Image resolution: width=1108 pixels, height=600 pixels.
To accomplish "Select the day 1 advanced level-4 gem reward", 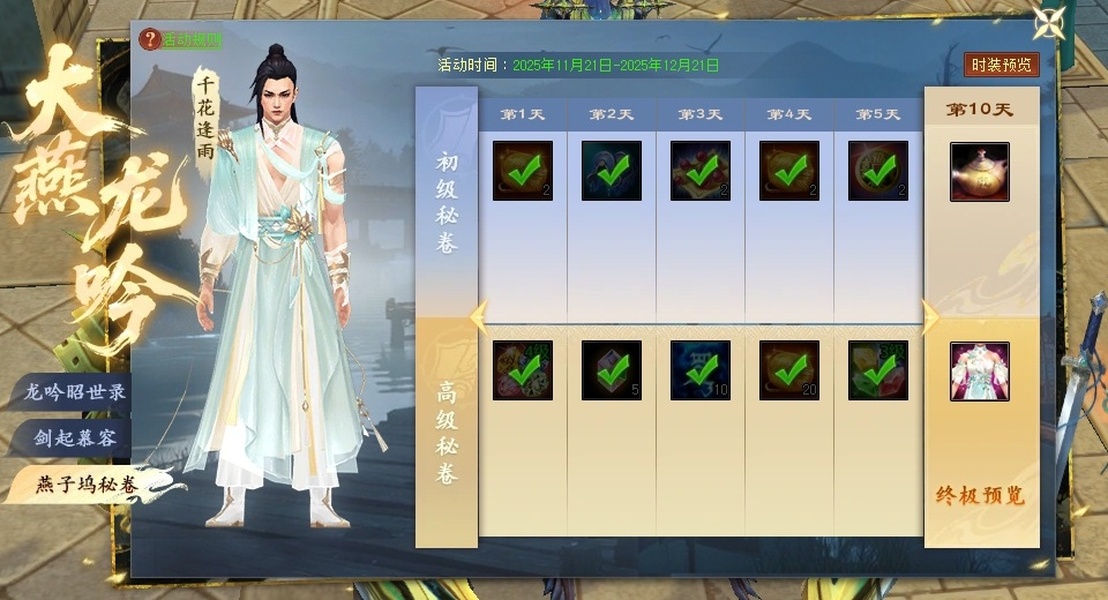I will [522, 371].
